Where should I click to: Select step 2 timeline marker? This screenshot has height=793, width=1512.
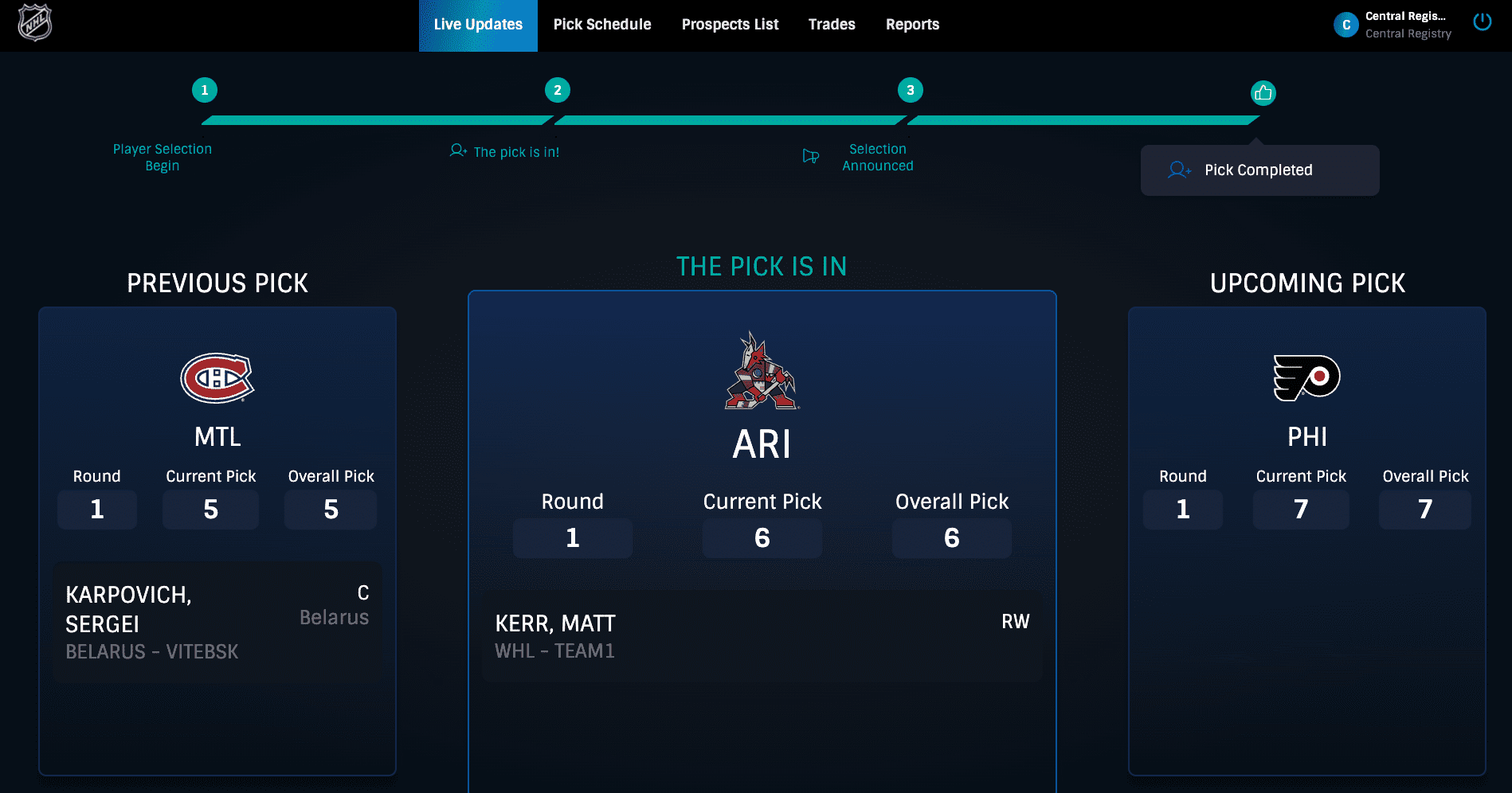[x=558, y=90]
